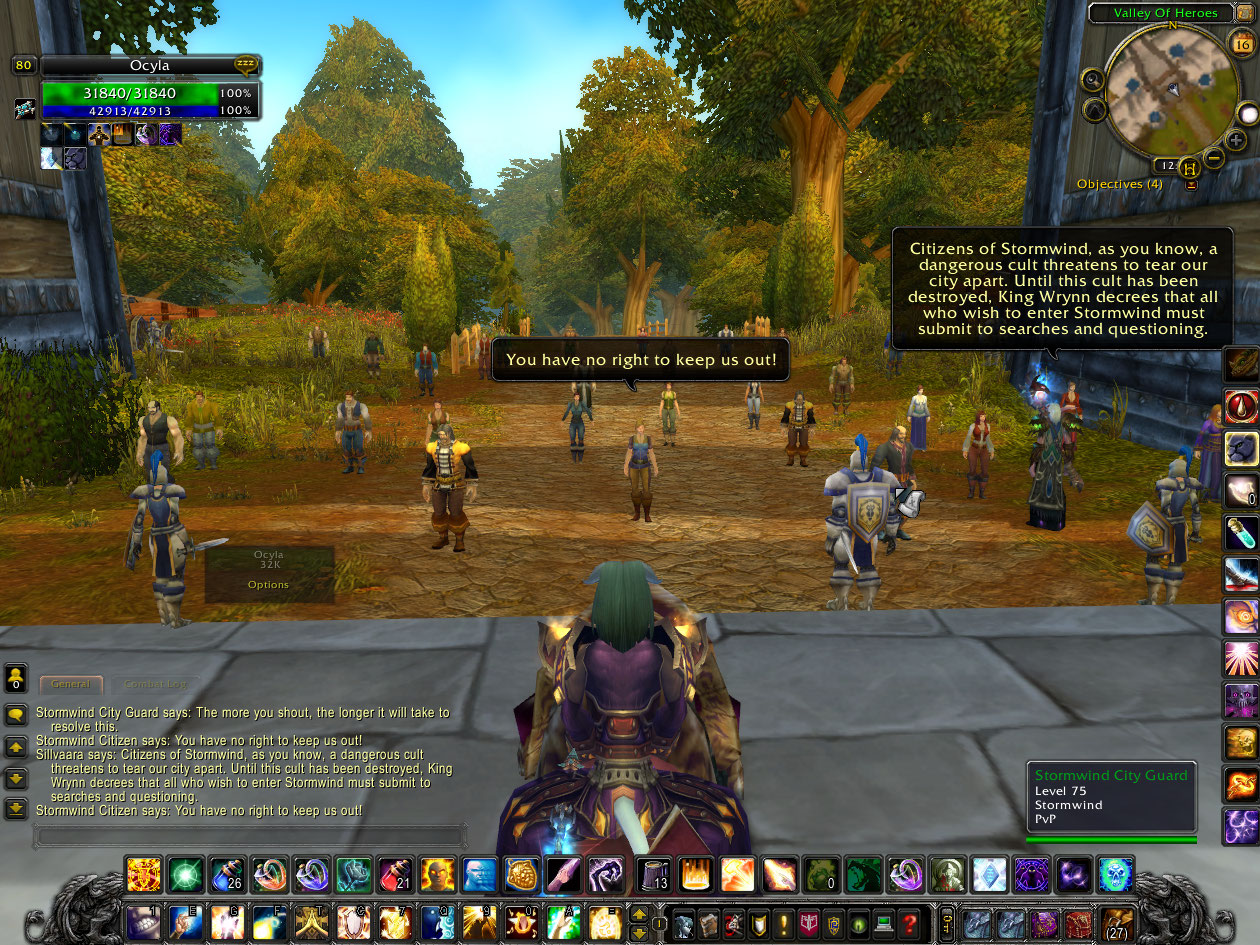Open the minimap tracking magnifier button
Screen dimensions: 1260x945
point(1093,80)
